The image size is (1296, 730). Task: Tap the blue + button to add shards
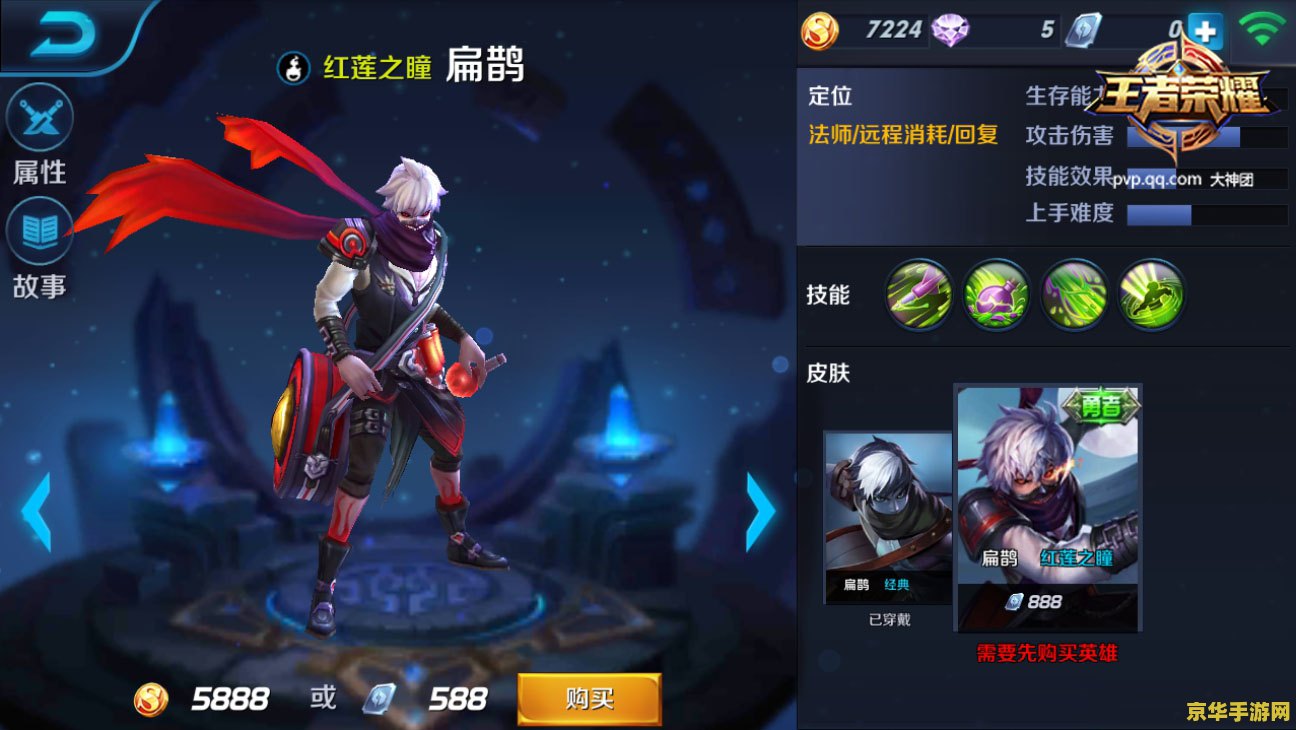click(x=1206, y=29)
